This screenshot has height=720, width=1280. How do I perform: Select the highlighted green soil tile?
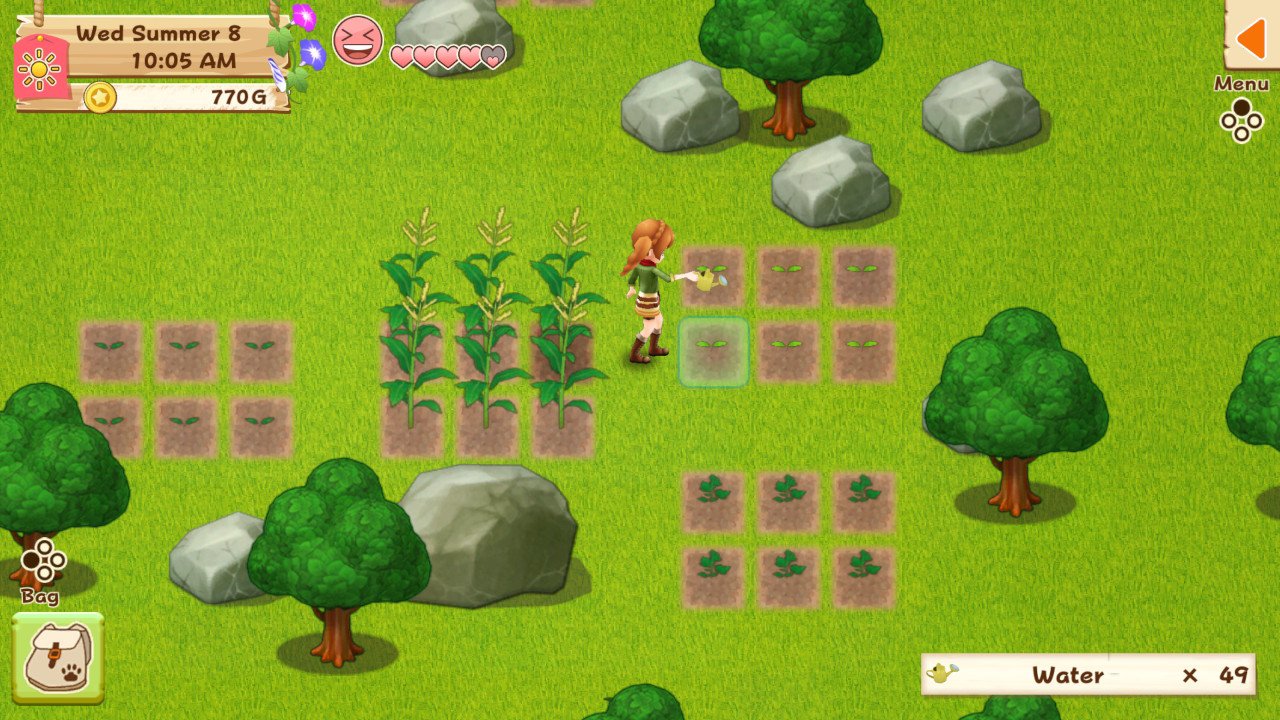pyautogui.click(x=714, y=352)
